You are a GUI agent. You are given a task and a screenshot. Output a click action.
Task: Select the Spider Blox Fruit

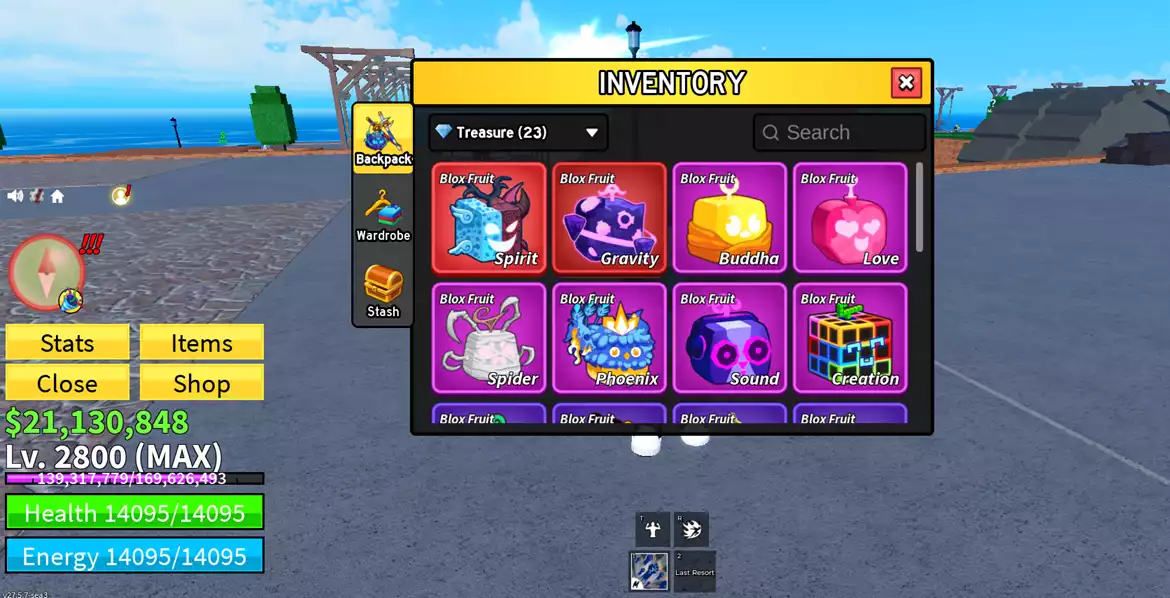tap(489, 338)
